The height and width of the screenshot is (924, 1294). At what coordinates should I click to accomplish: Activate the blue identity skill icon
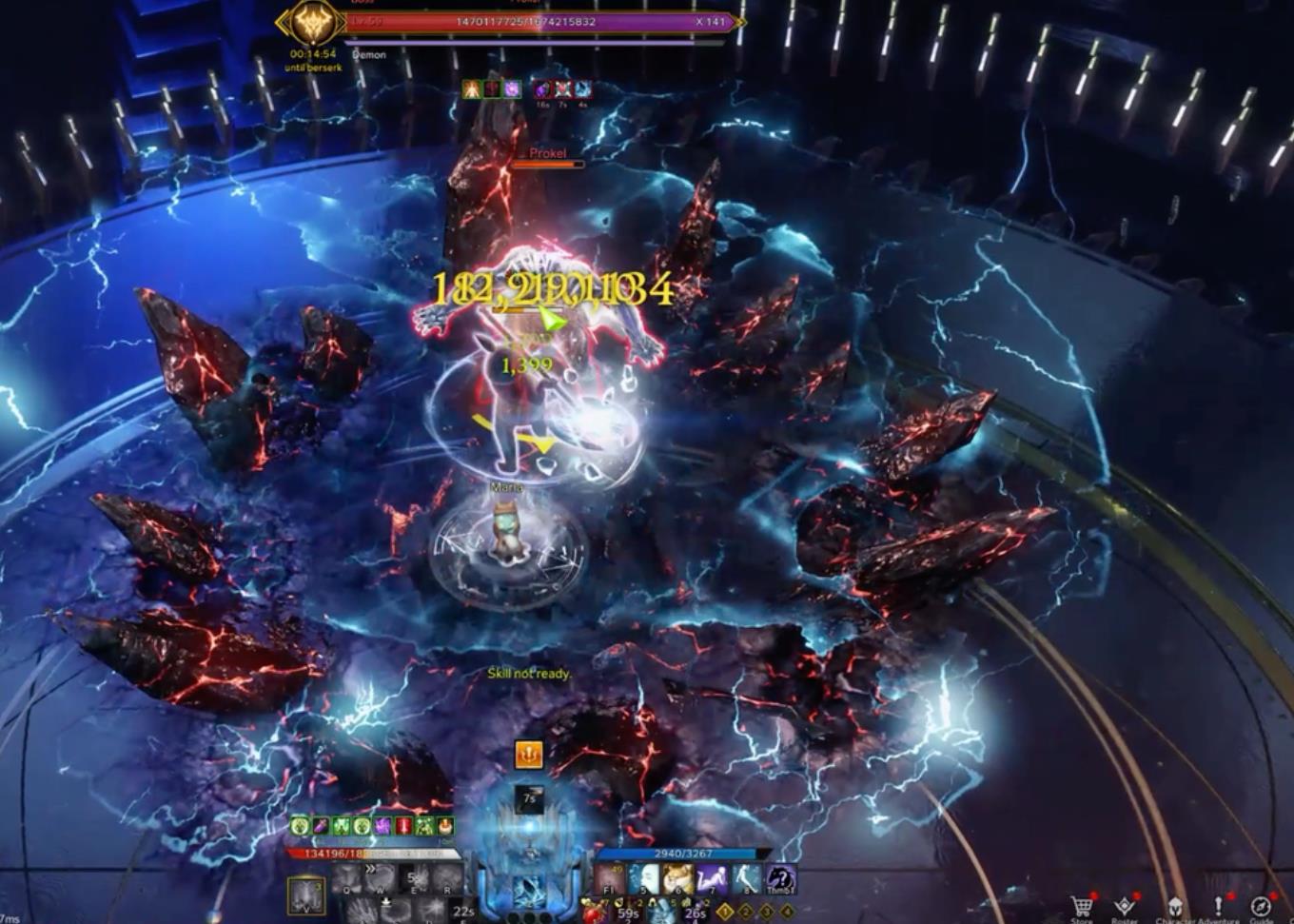(529, 890)
